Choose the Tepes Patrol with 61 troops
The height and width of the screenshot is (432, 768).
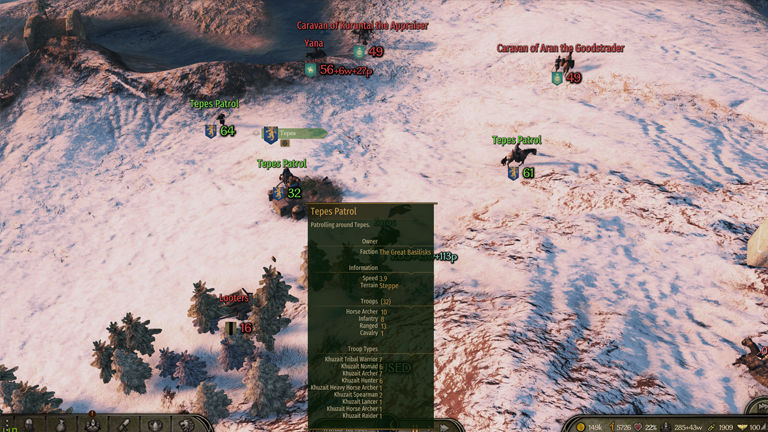coord(516,141)
